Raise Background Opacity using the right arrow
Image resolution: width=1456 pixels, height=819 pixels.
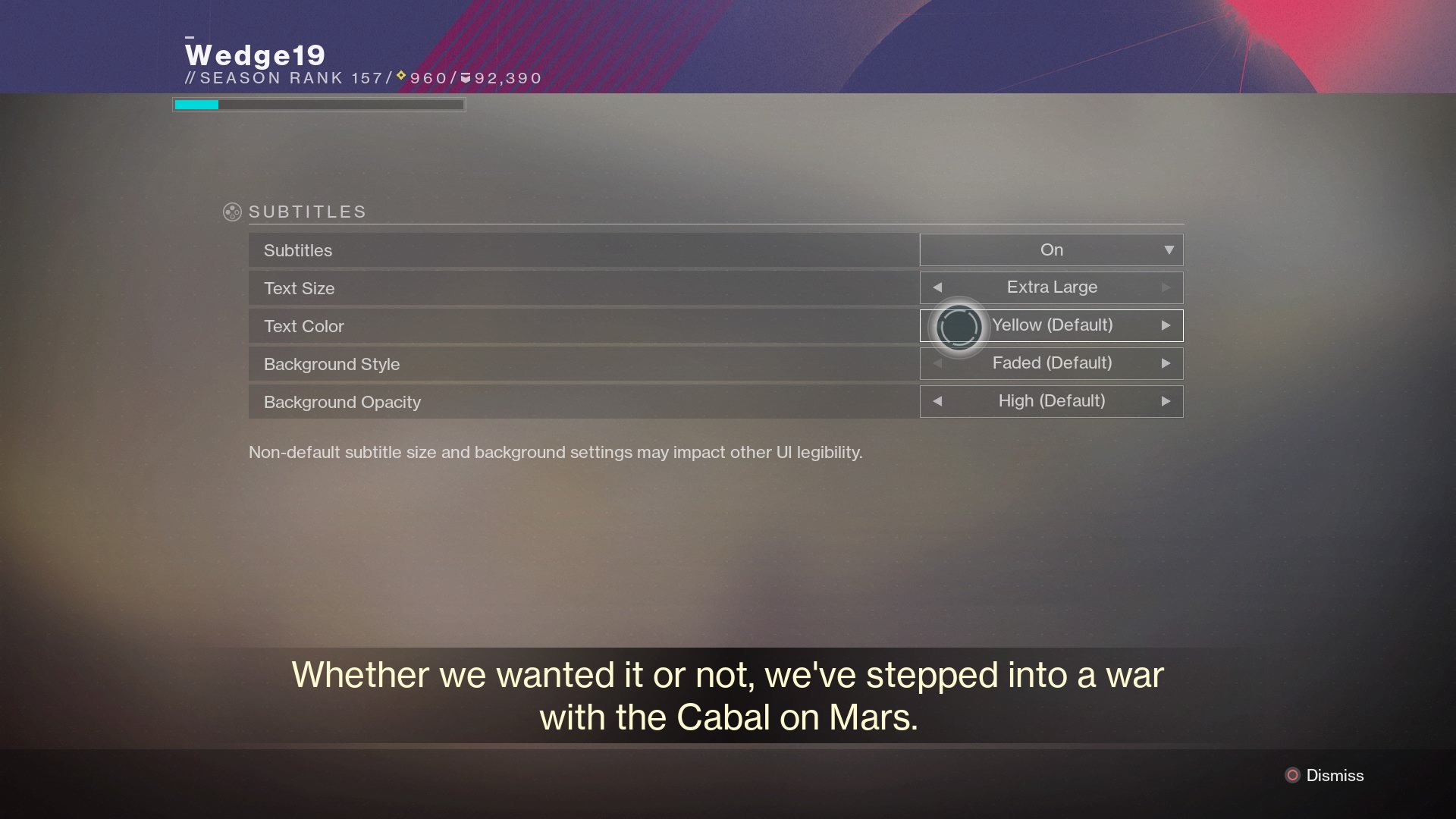(1166, 401)
